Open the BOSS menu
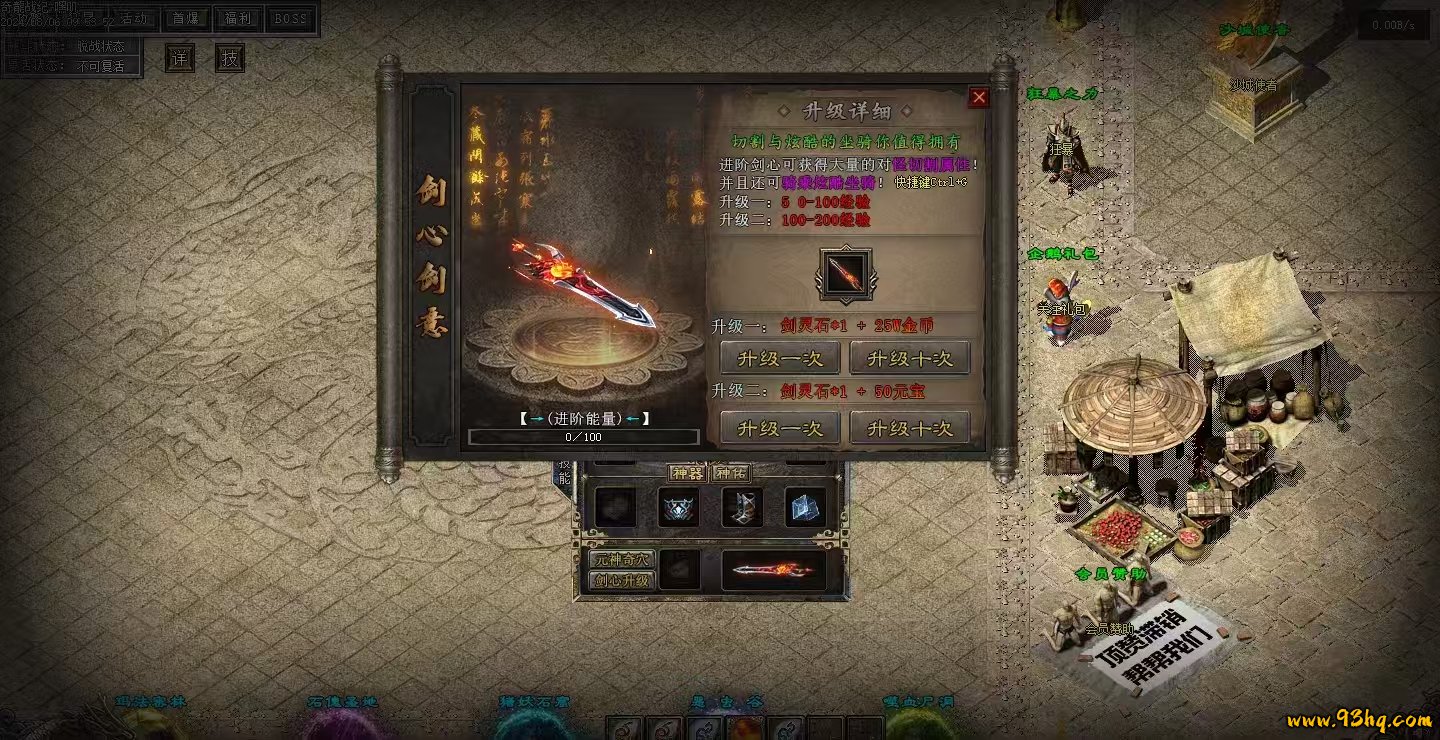The height and width of the screenshot is (740, 1440). (x=291, y=19)
